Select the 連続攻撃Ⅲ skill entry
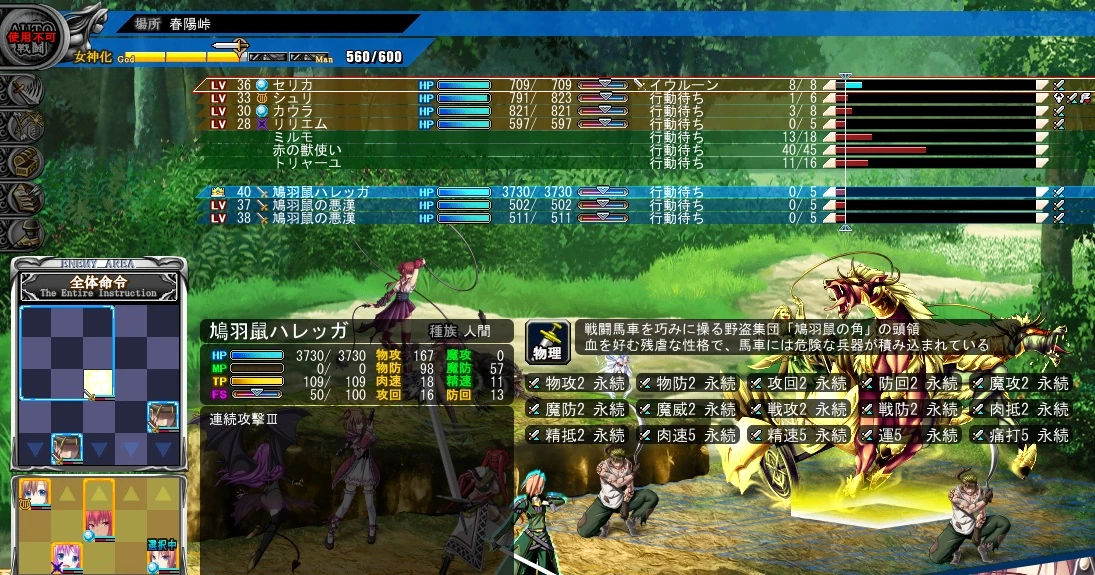The image size is (1095, 575). point(245,417)
